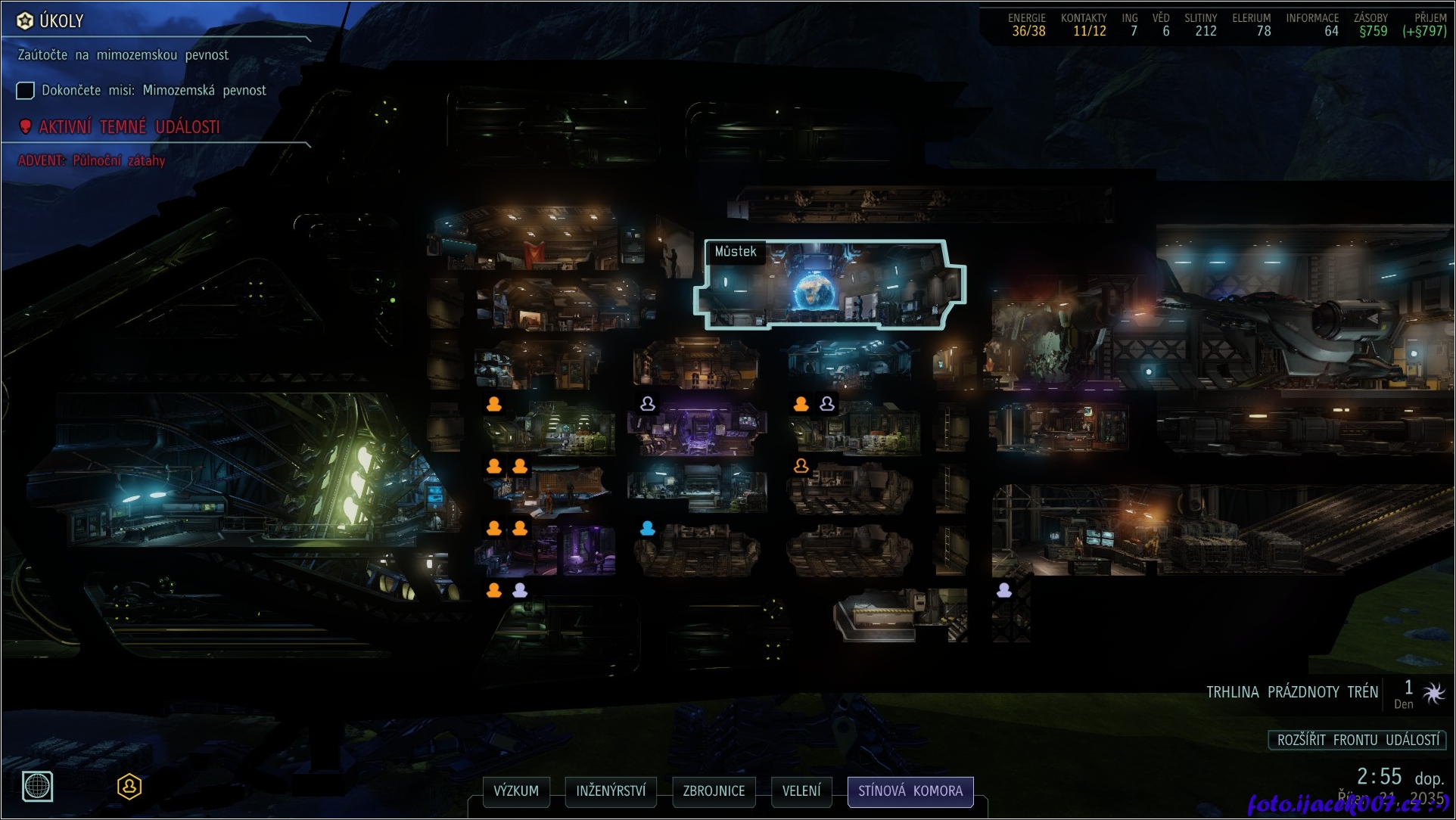
Task: Show the AKTIVNÍ TEMNÉ UDÁLOSTI list
Action: coord(129,127)
